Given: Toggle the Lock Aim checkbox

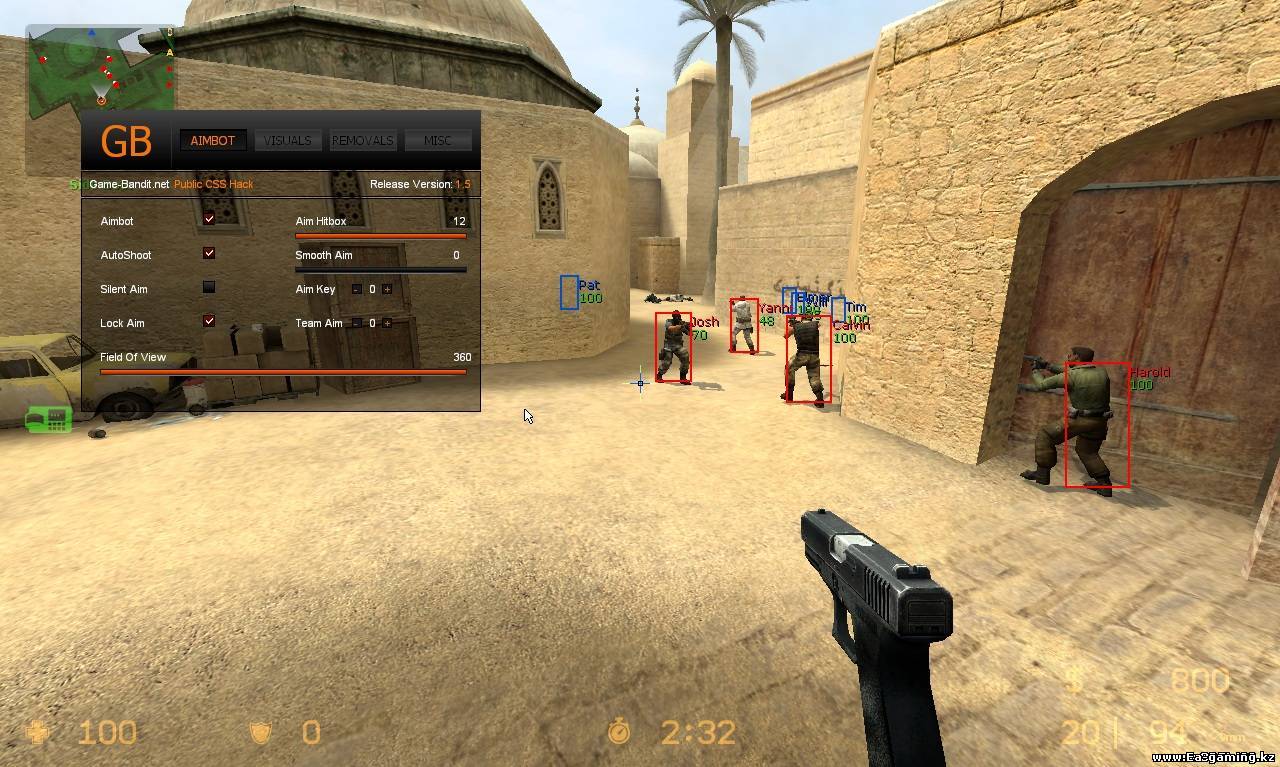Looking at the screenshot, I should tap(209, 321).
